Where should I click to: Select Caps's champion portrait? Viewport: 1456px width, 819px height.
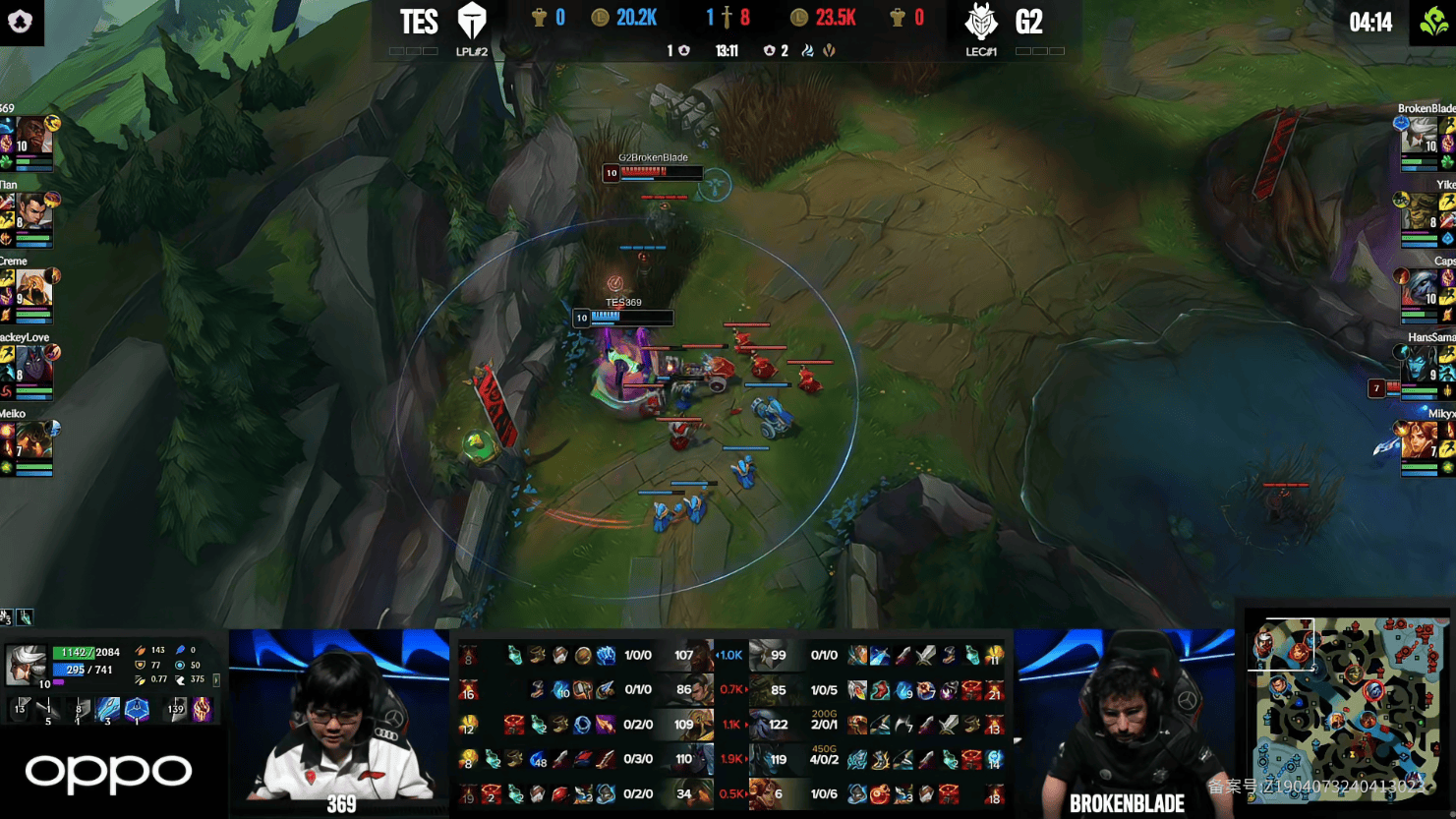(x=1419, y=288)
